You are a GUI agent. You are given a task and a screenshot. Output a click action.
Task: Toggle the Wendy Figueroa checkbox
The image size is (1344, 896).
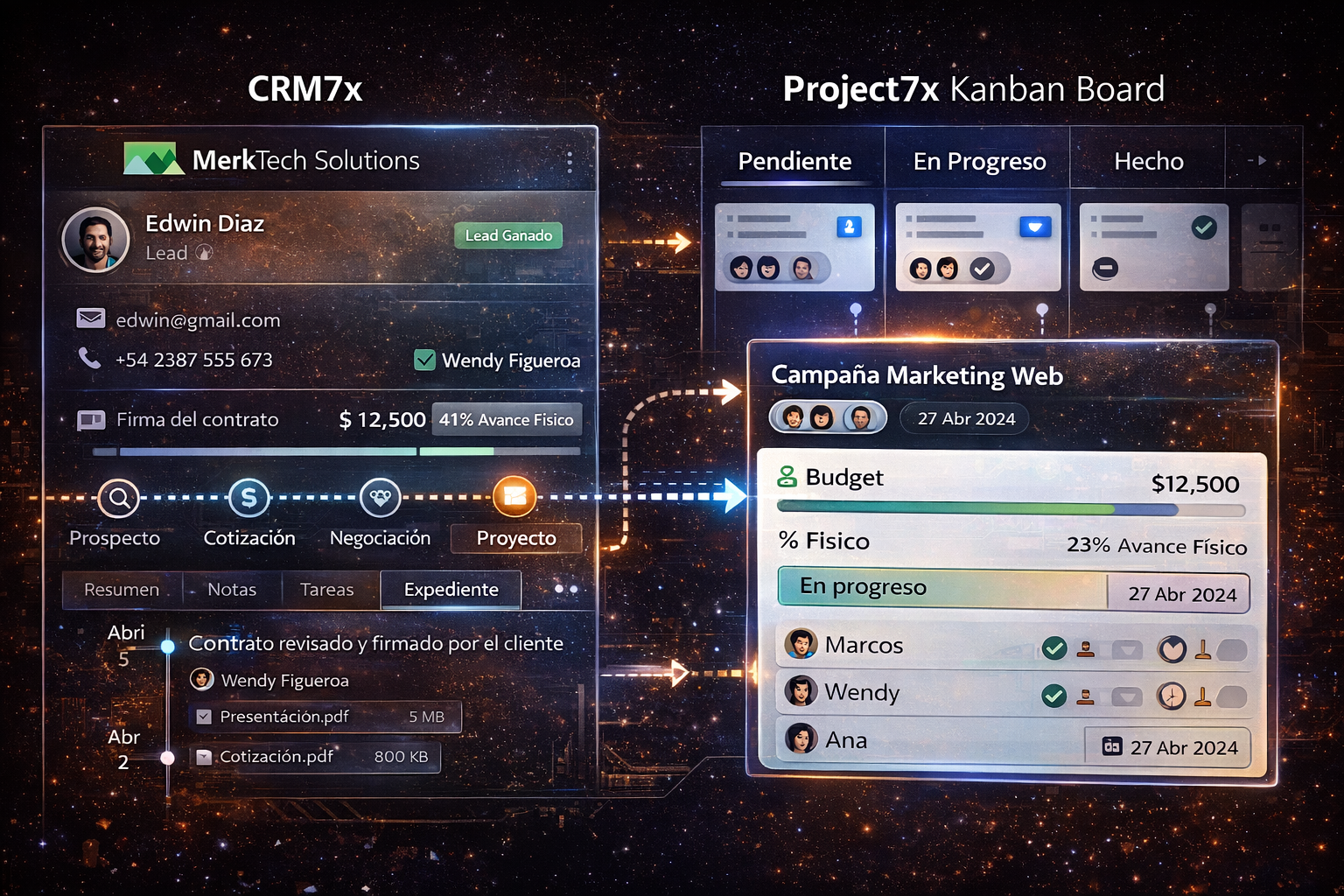(425, 360)
